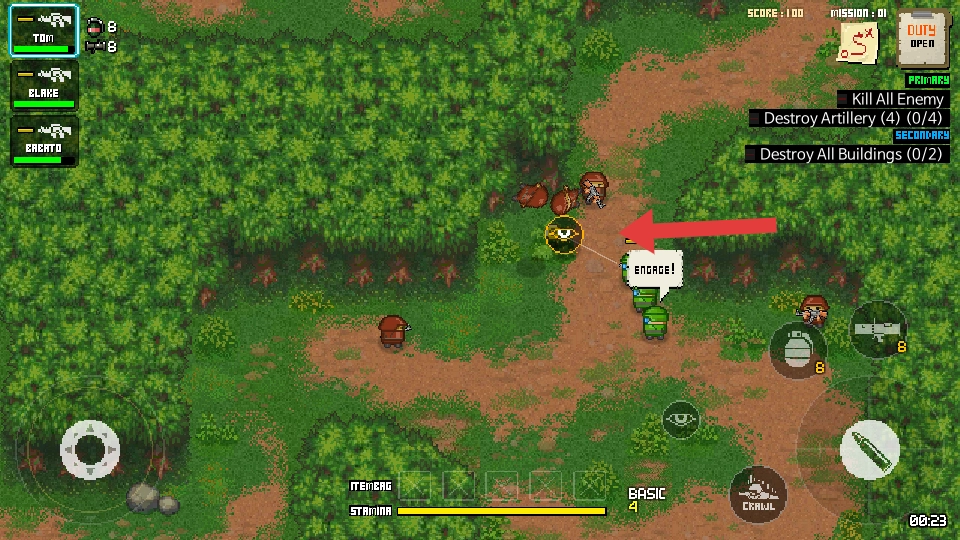Image resolution: width=960 pixels, height=540 pixels.
Task: Fire the rocket launcher weapon button
Action: (877, 329)
